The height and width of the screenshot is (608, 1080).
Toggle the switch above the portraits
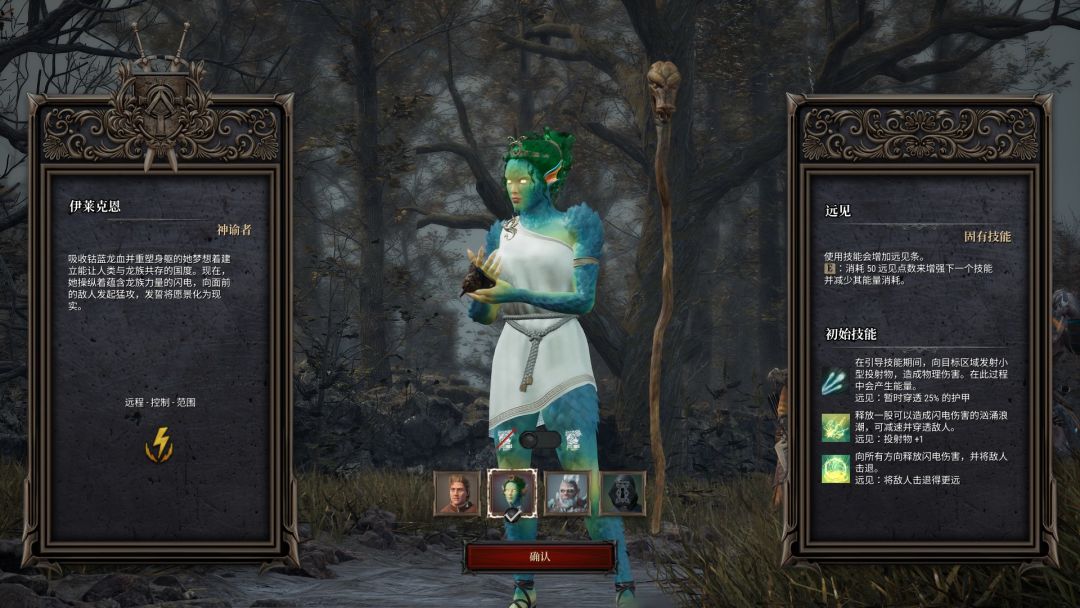(x=540, y=439)
